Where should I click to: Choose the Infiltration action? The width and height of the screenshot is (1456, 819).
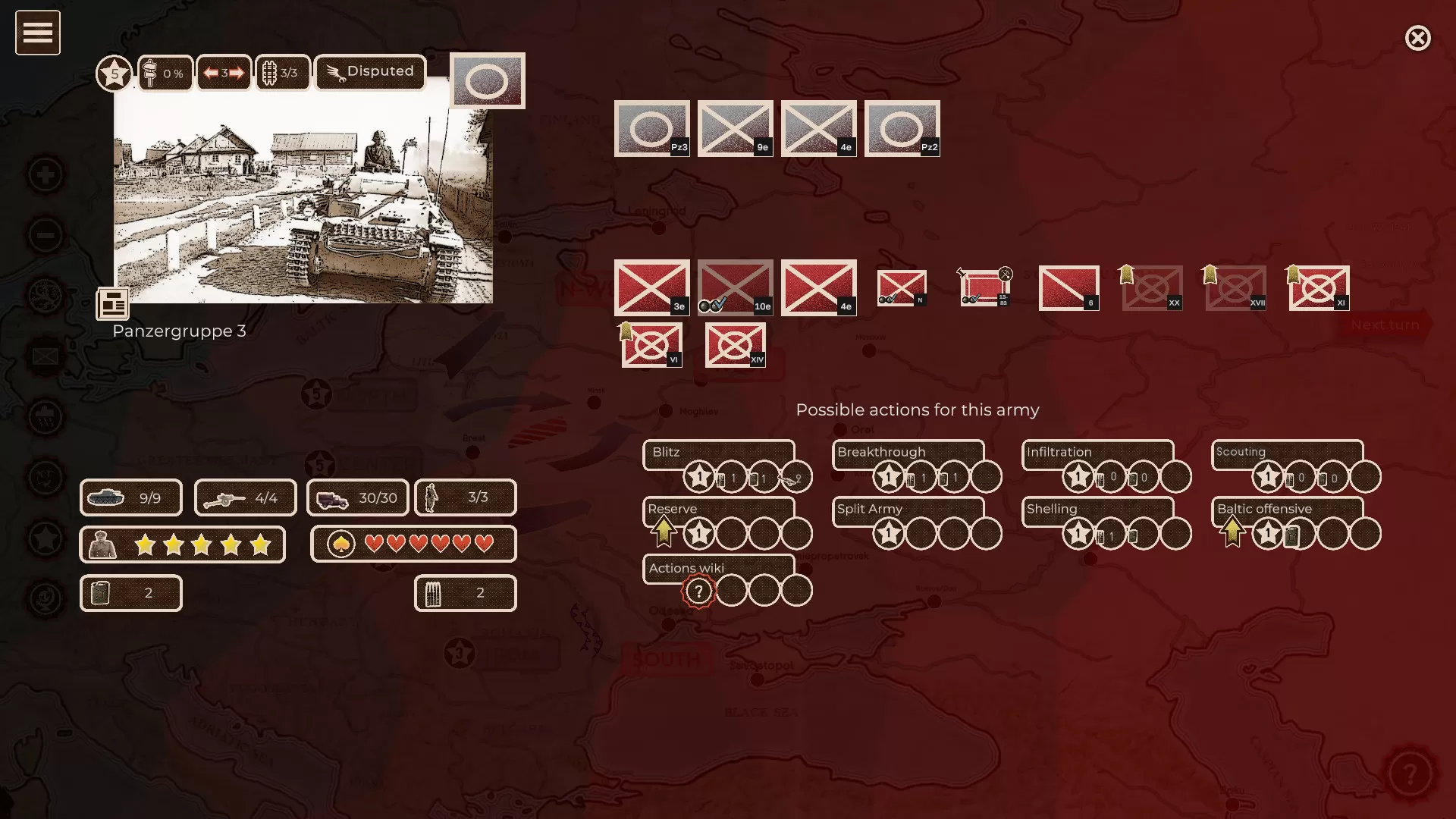click(1096, 453)
